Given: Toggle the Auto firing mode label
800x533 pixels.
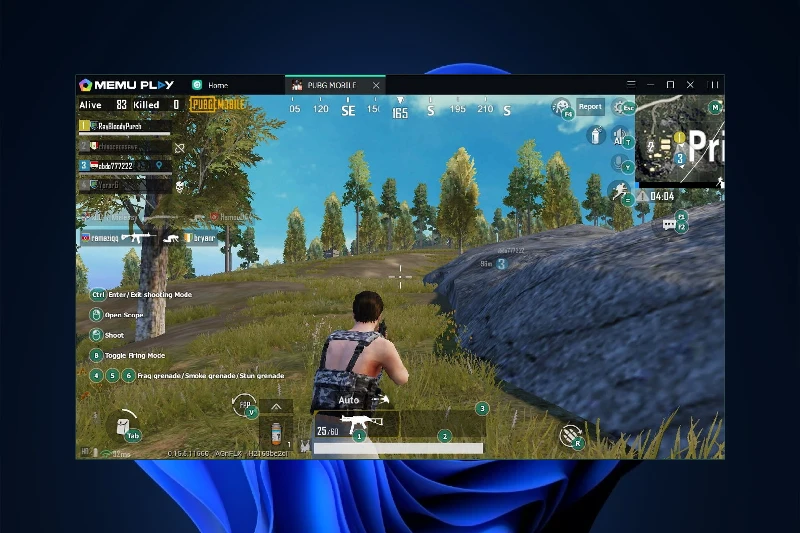Looking at the screenshot, I should pos(349,400).
